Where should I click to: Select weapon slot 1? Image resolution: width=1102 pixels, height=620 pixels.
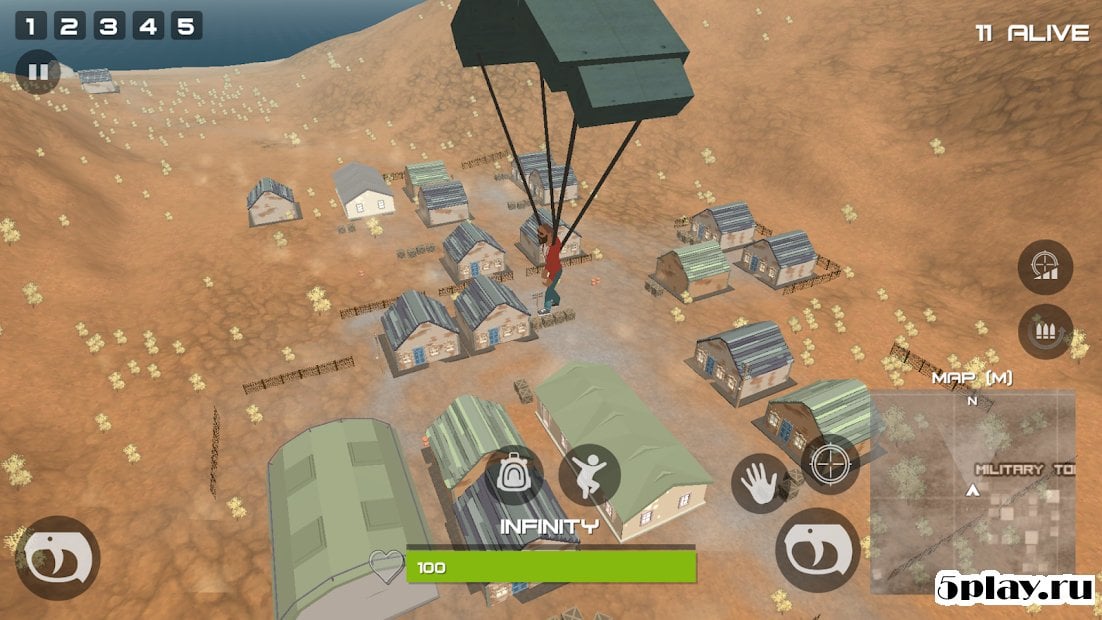(30, 26)
